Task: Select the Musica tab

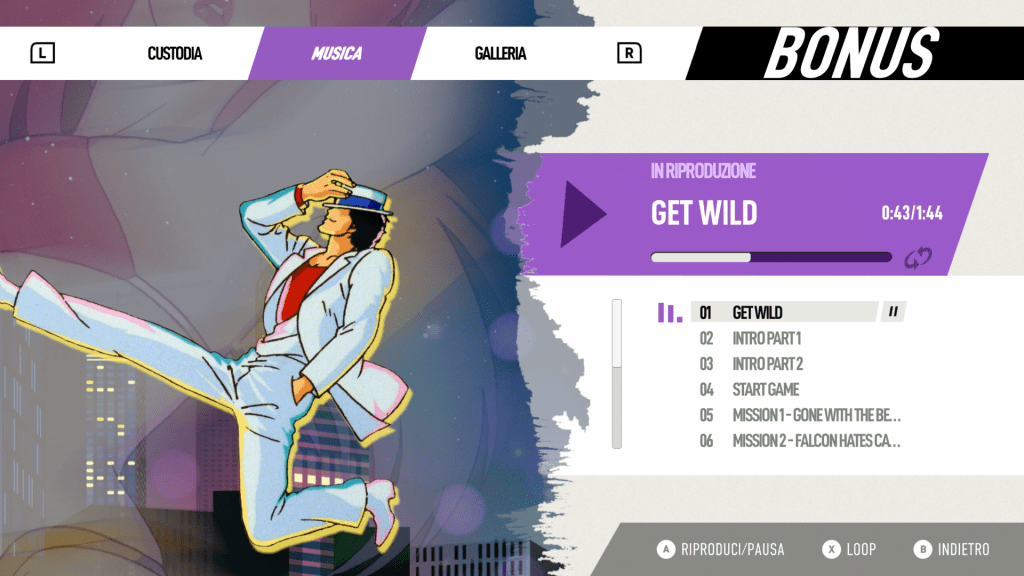Action: click(337, 54)
